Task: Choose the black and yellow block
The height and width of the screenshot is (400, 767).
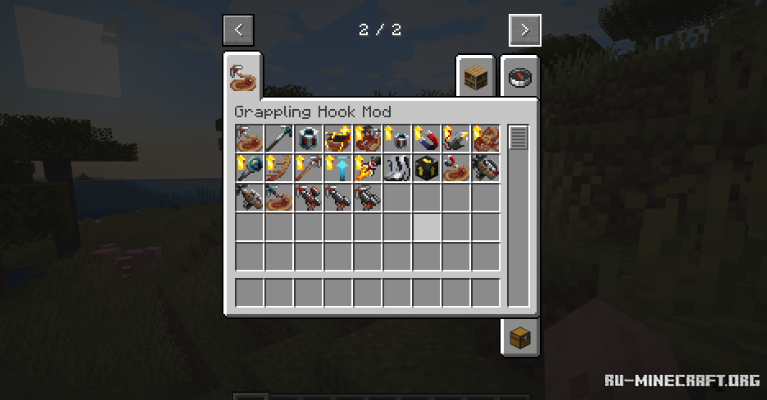Action: 426,168
